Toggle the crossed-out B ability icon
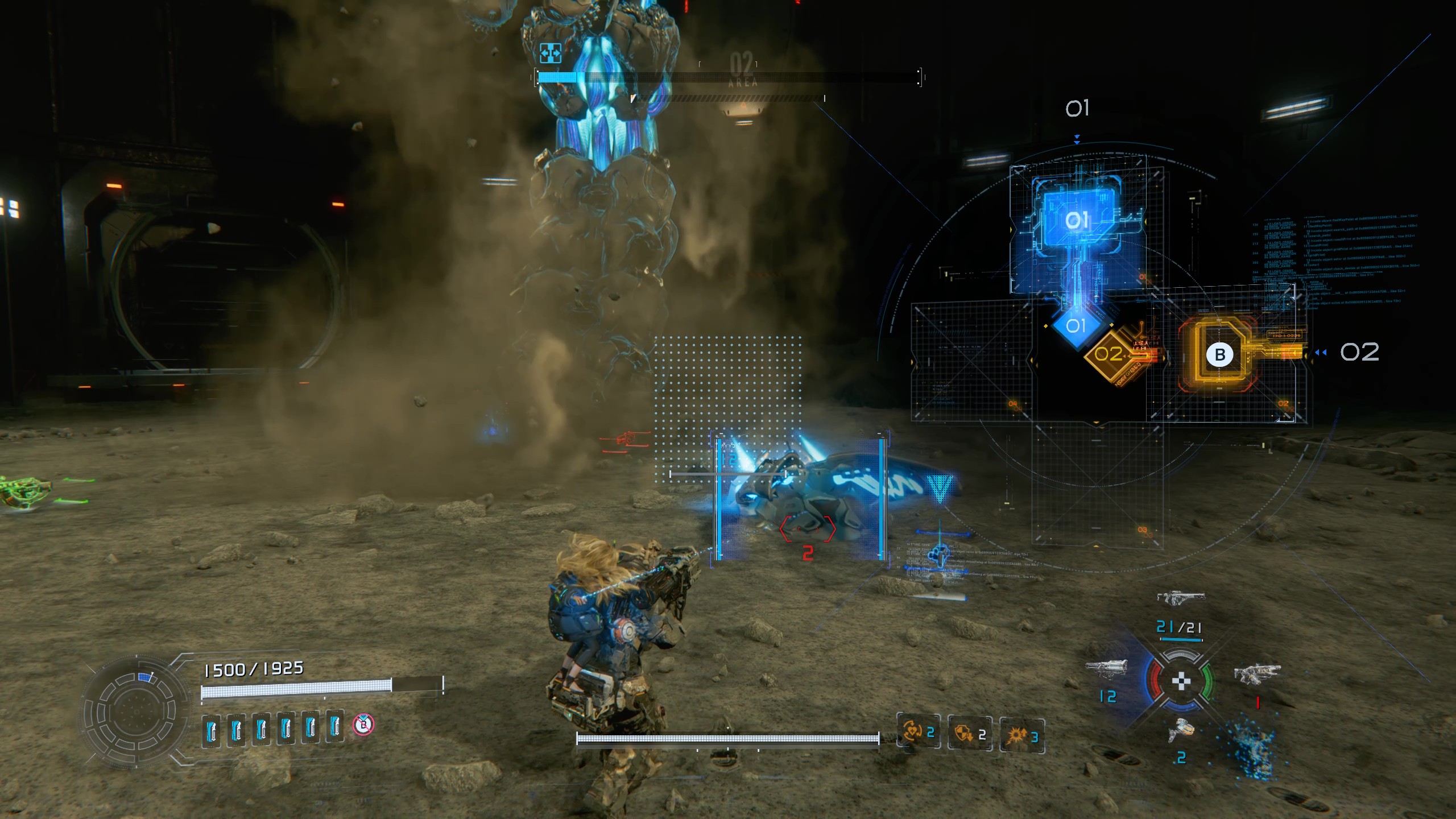The height and width of the screenshot is (819, 1456). click(363, 725)
